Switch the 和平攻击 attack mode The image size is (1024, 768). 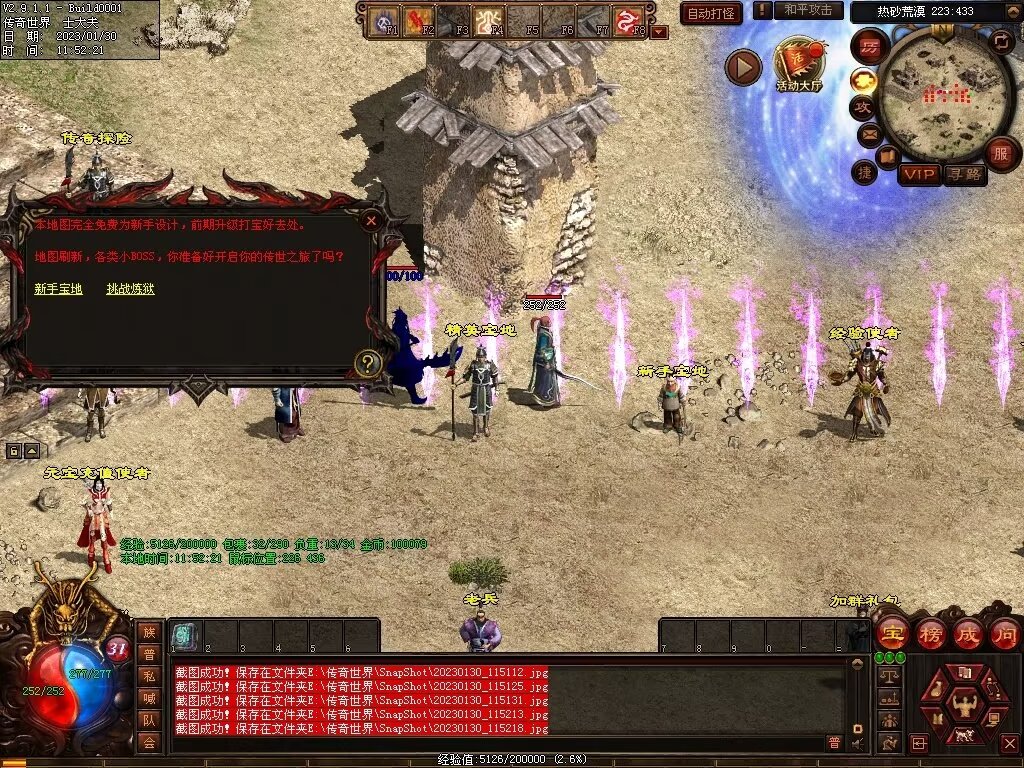pyautogui.click(x=808, y=11)
